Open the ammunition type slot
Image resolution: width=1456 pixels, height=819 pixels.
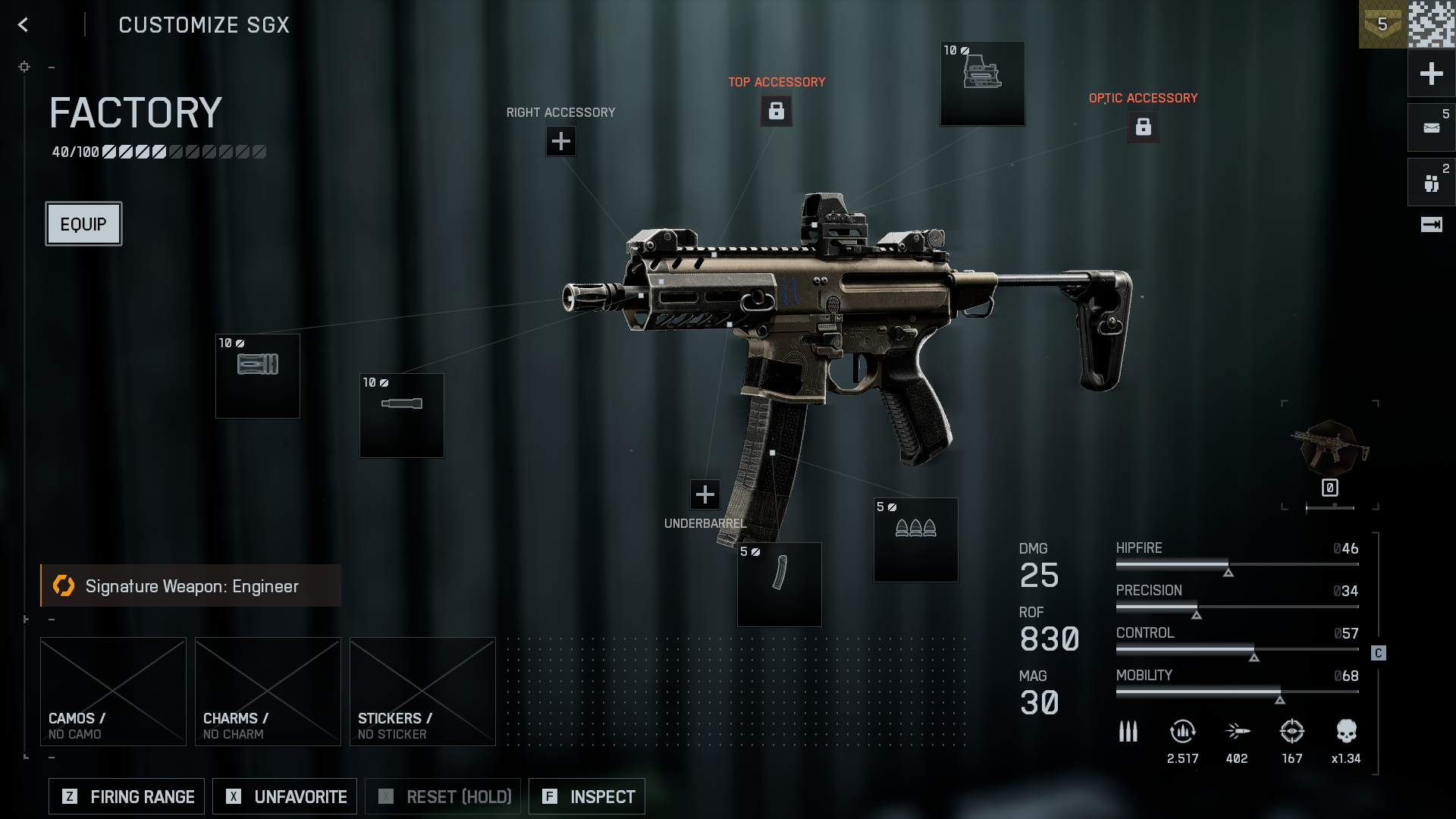(915, 540)
